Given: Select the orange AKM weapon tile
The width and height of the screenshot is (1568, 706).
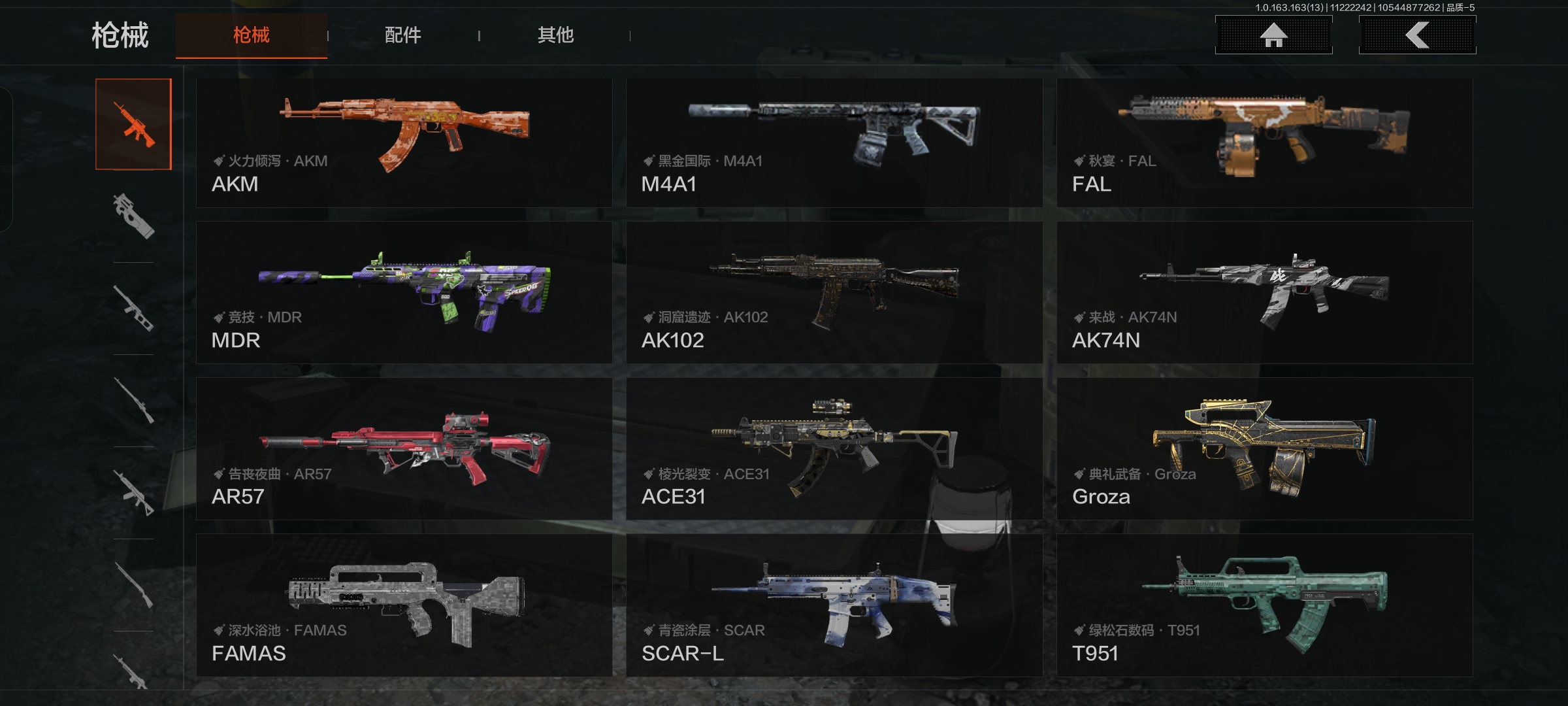Looking at the screenshot, I should point(404,143).
